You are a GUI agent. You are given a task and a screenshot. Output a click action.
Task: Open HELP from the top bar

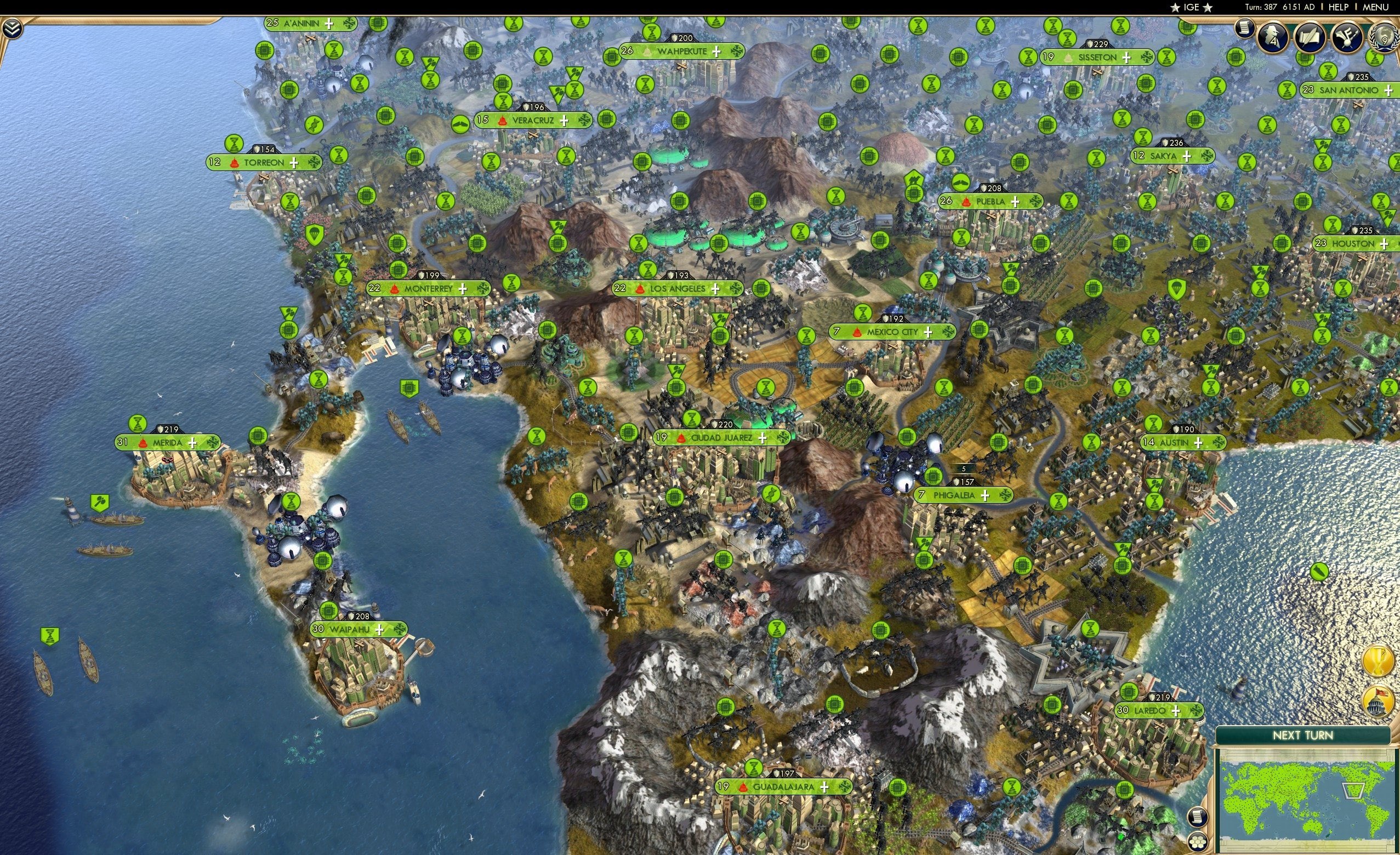1339,7
